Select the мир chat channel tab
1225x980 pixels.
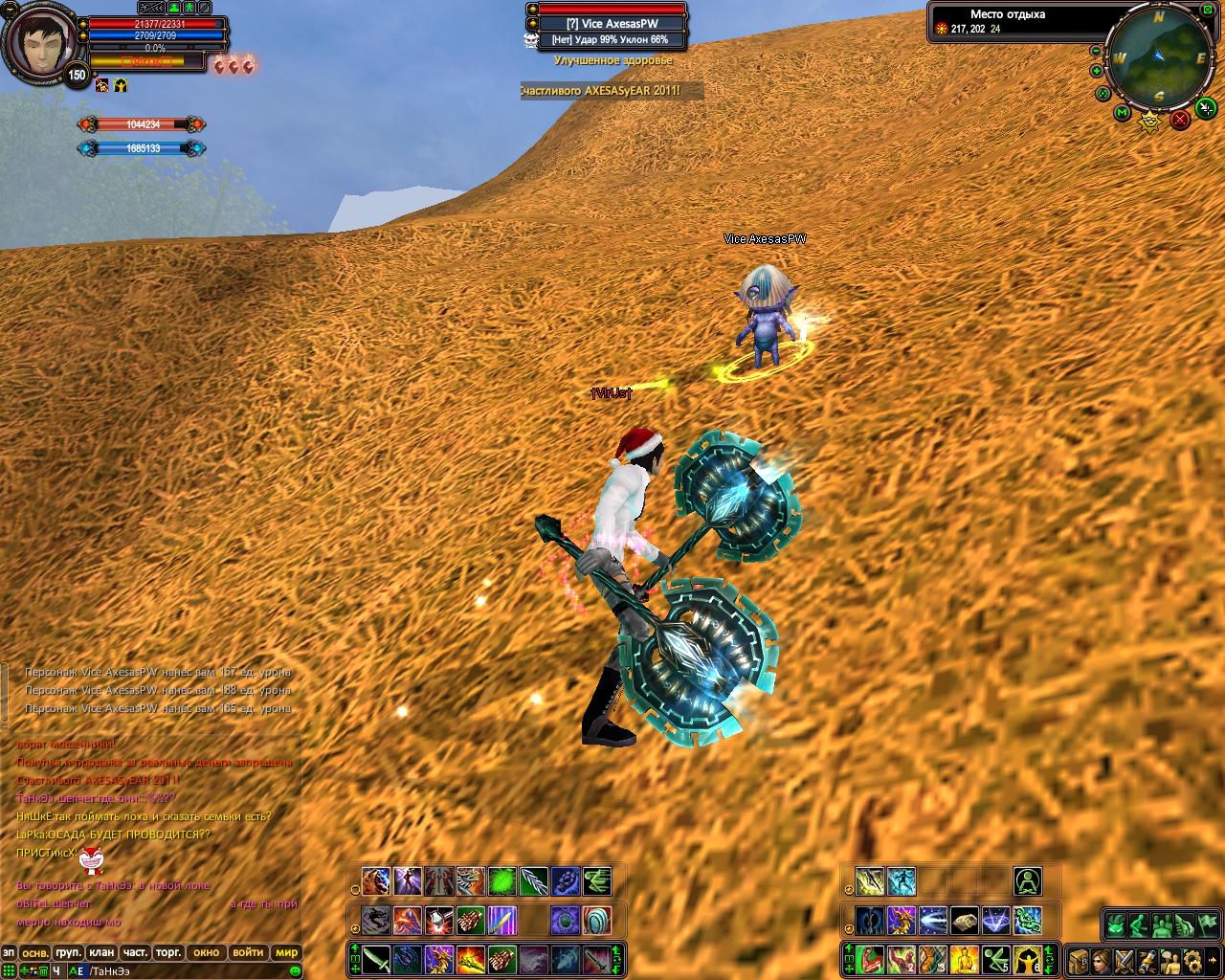(x=286, y=952)
